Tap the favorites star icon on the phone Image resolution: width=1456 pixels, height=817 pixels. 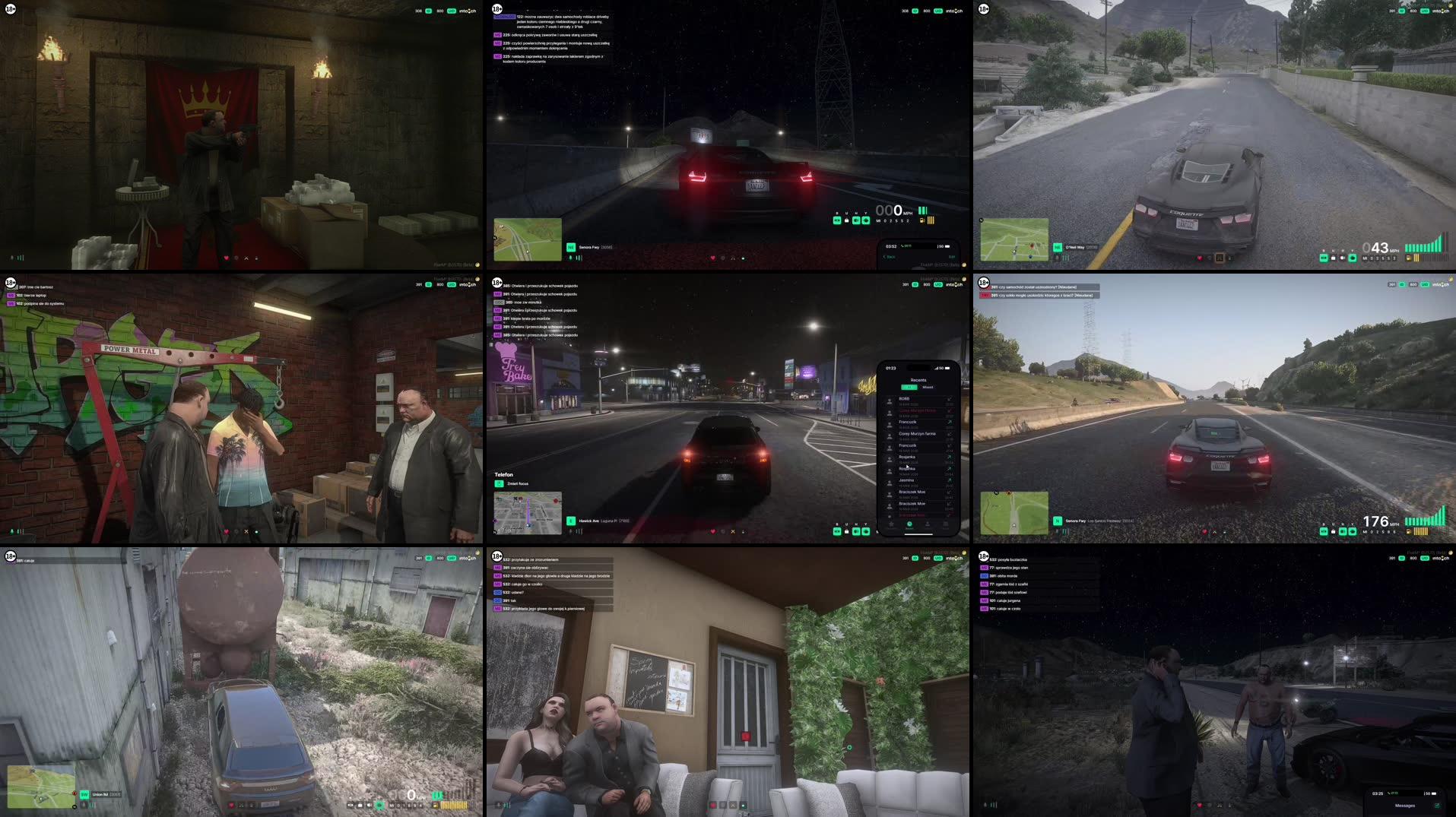coord(891,524)
